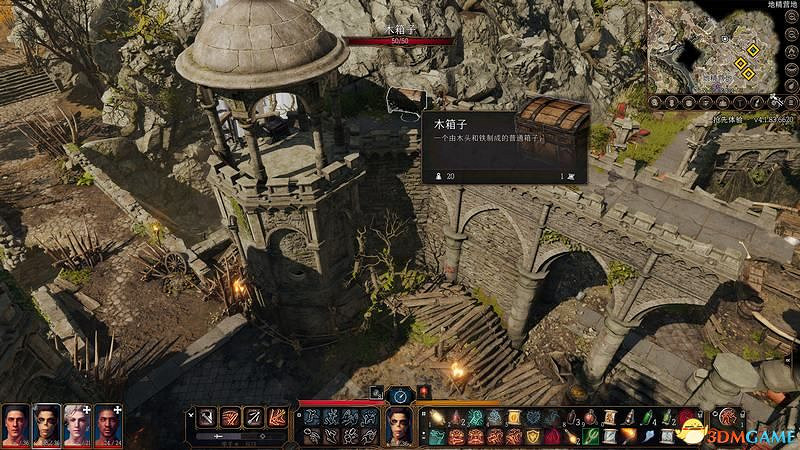Activate the red claw slash attack
Viewport: 800px width, 450px height.
click(x=228, y=417)
